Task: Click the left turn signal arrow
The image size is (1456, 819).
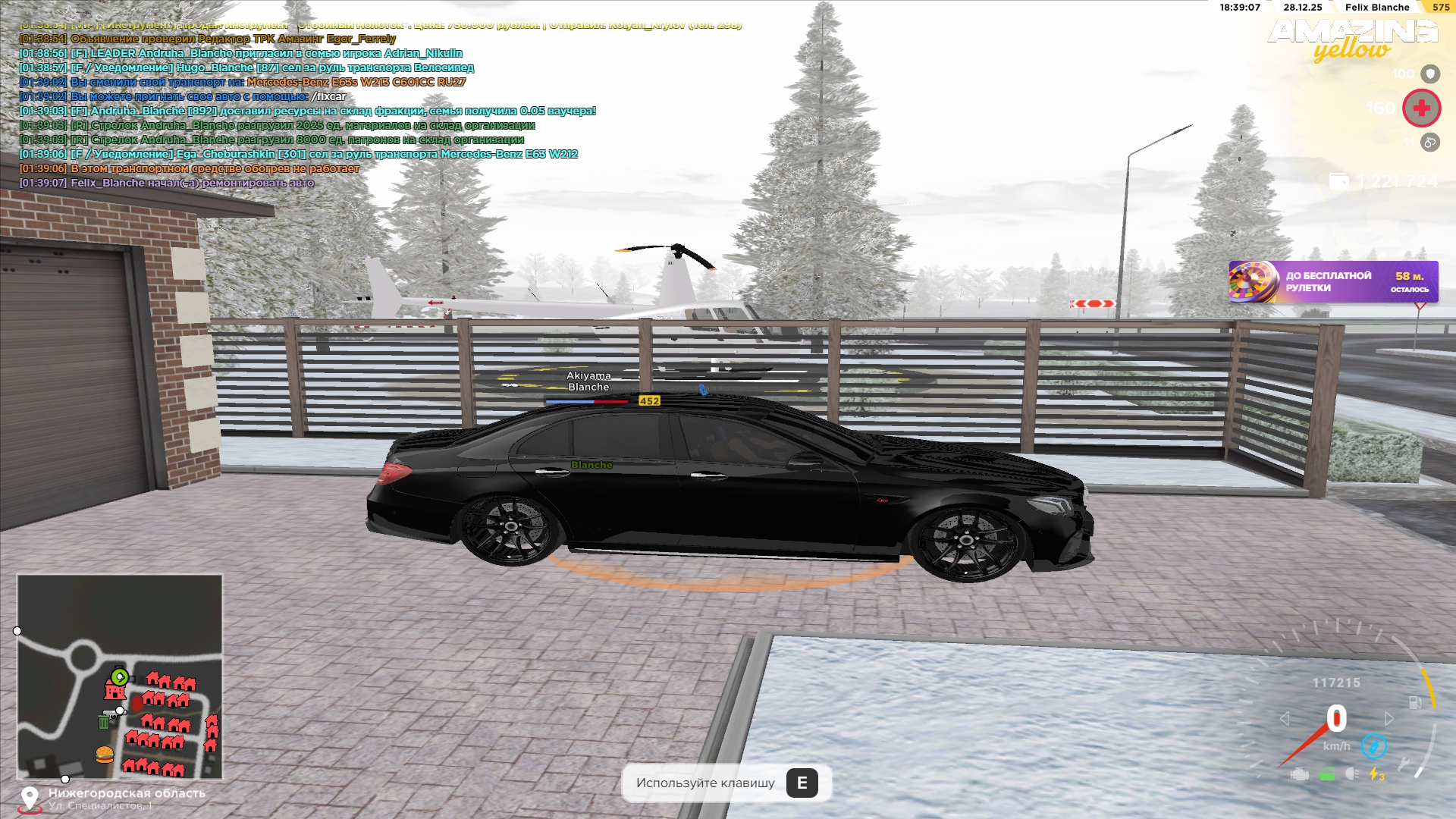Action: click(1285, 718)
